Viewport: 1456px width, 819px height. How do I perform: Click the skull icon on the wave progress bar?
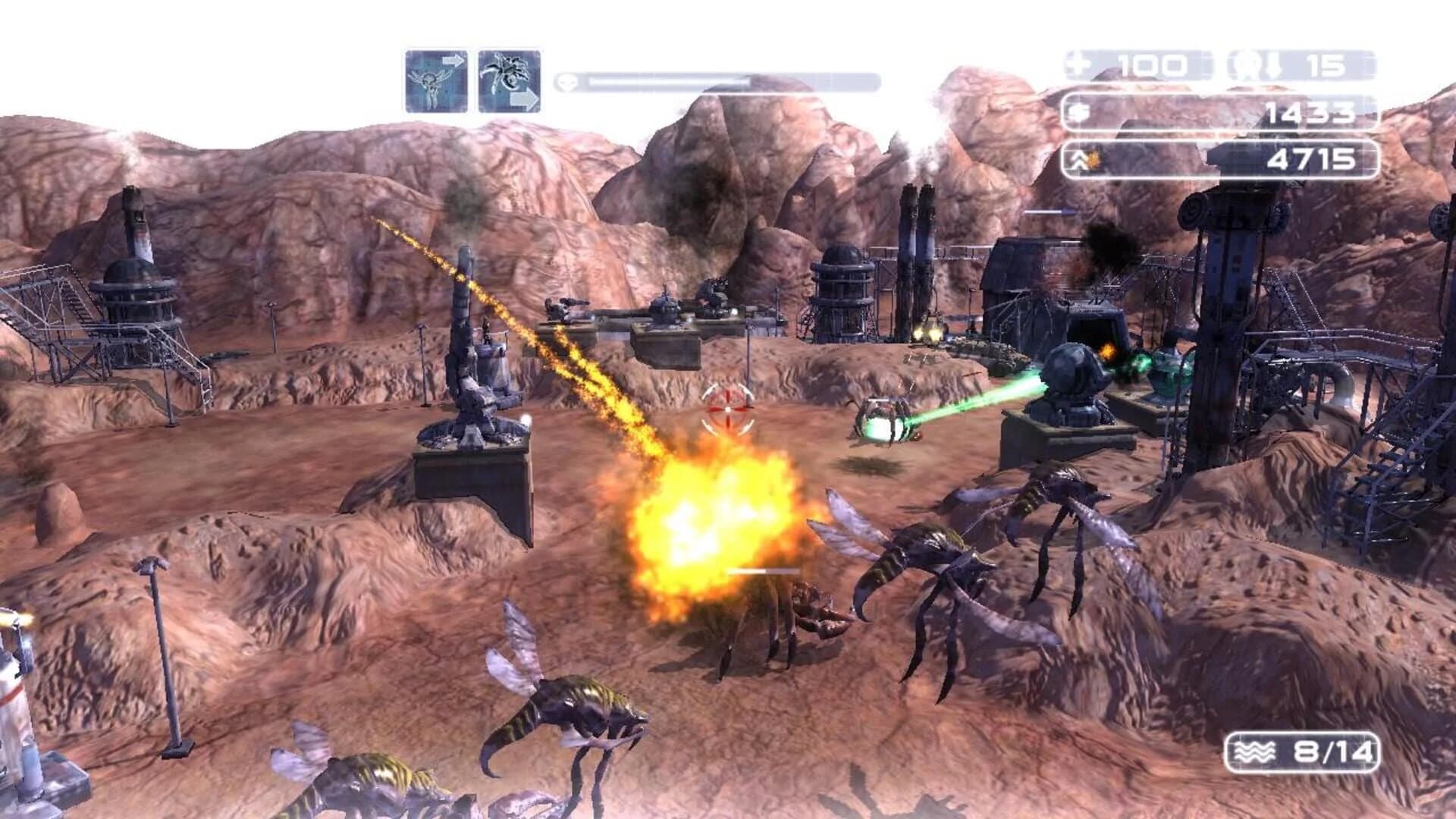[567, 81]
